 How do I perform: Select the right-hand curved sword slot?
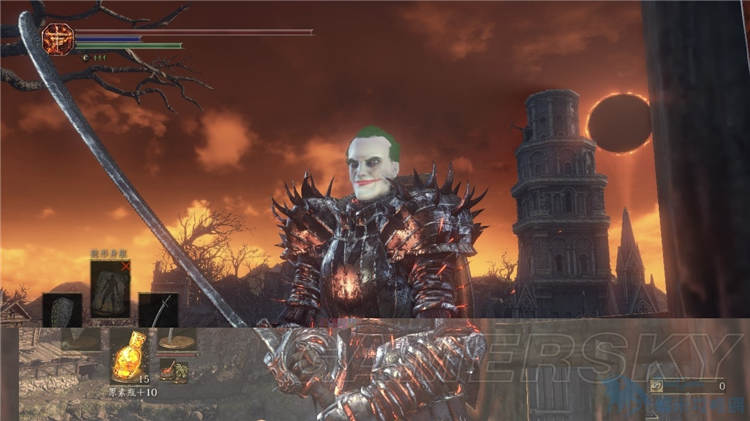(158, 310)
